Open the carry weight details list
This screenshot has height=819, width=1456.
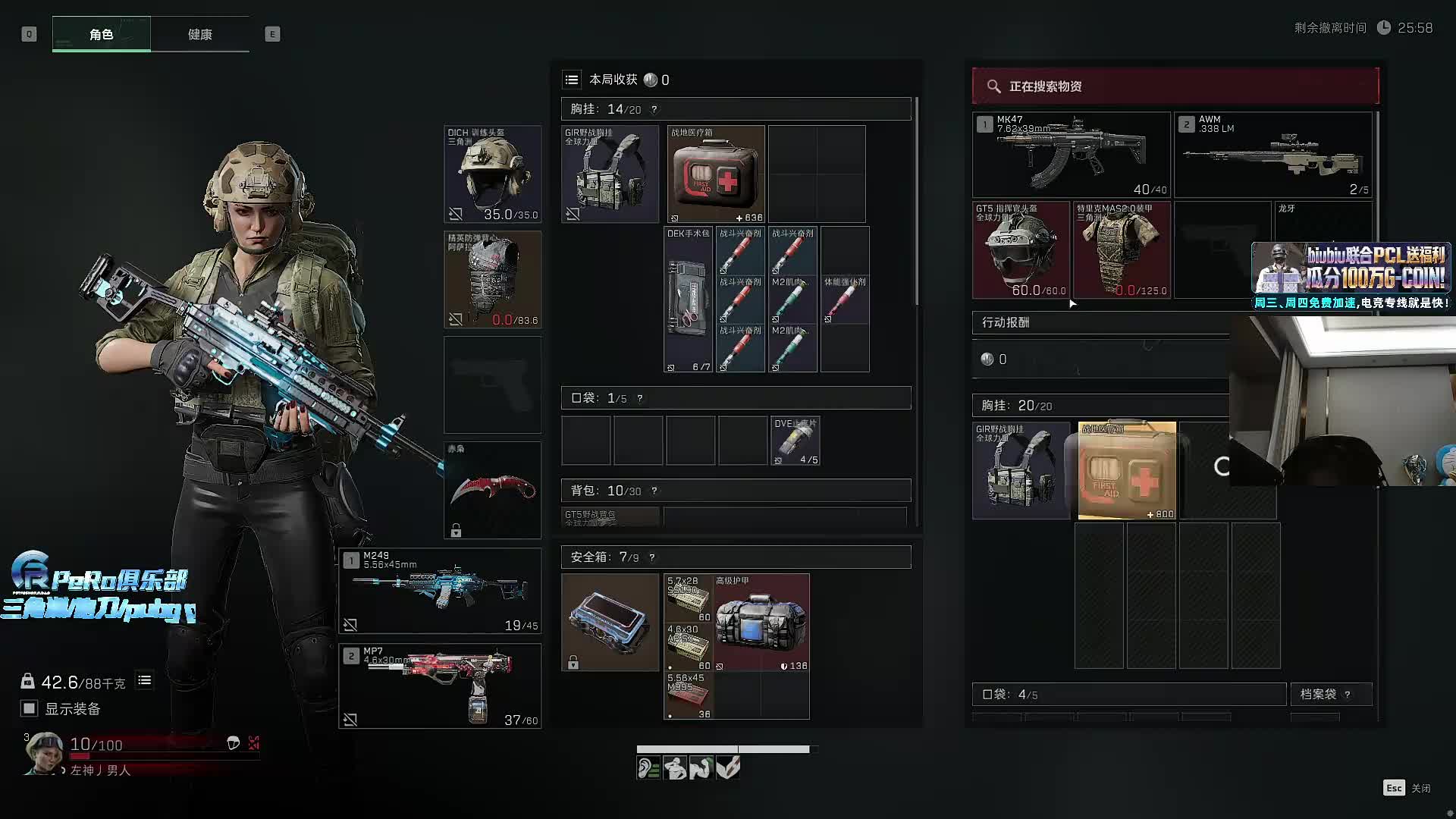click(x=144, y=680)
